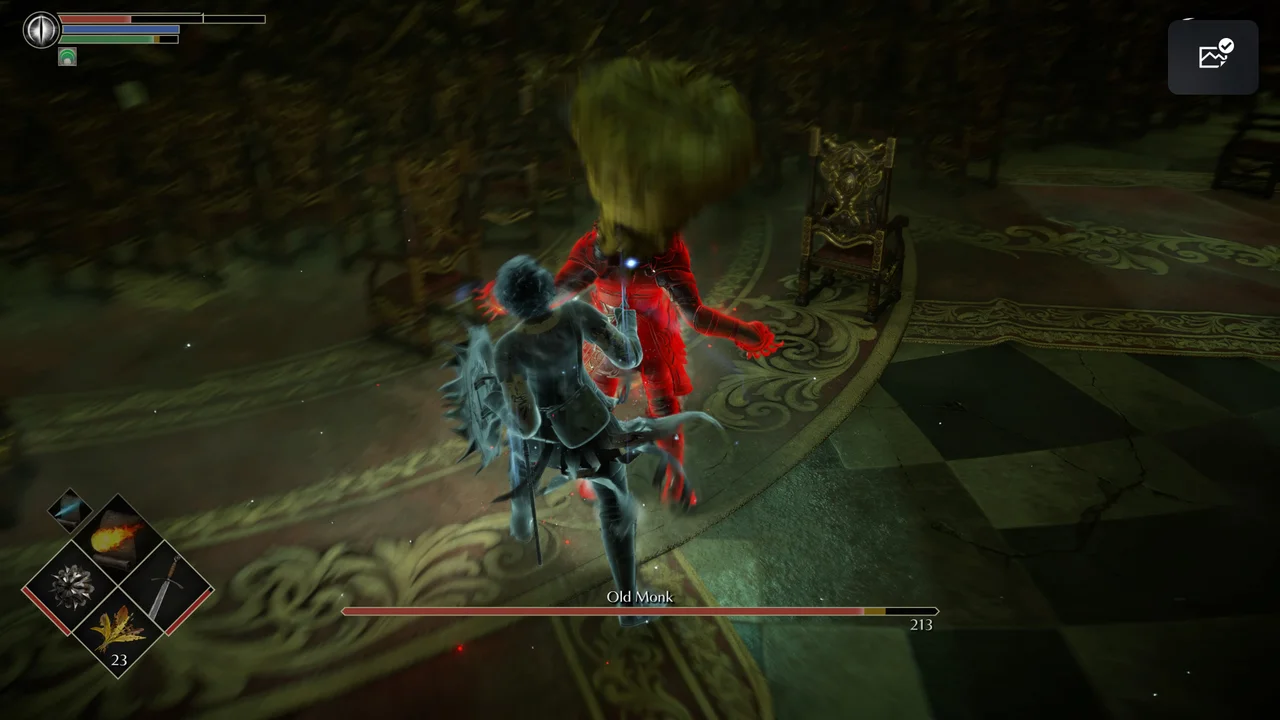This screenshot has width=1280, height=720.
Task: Click the soul form eye emblem
Action: pyautogui.click(x=41, y=29)
